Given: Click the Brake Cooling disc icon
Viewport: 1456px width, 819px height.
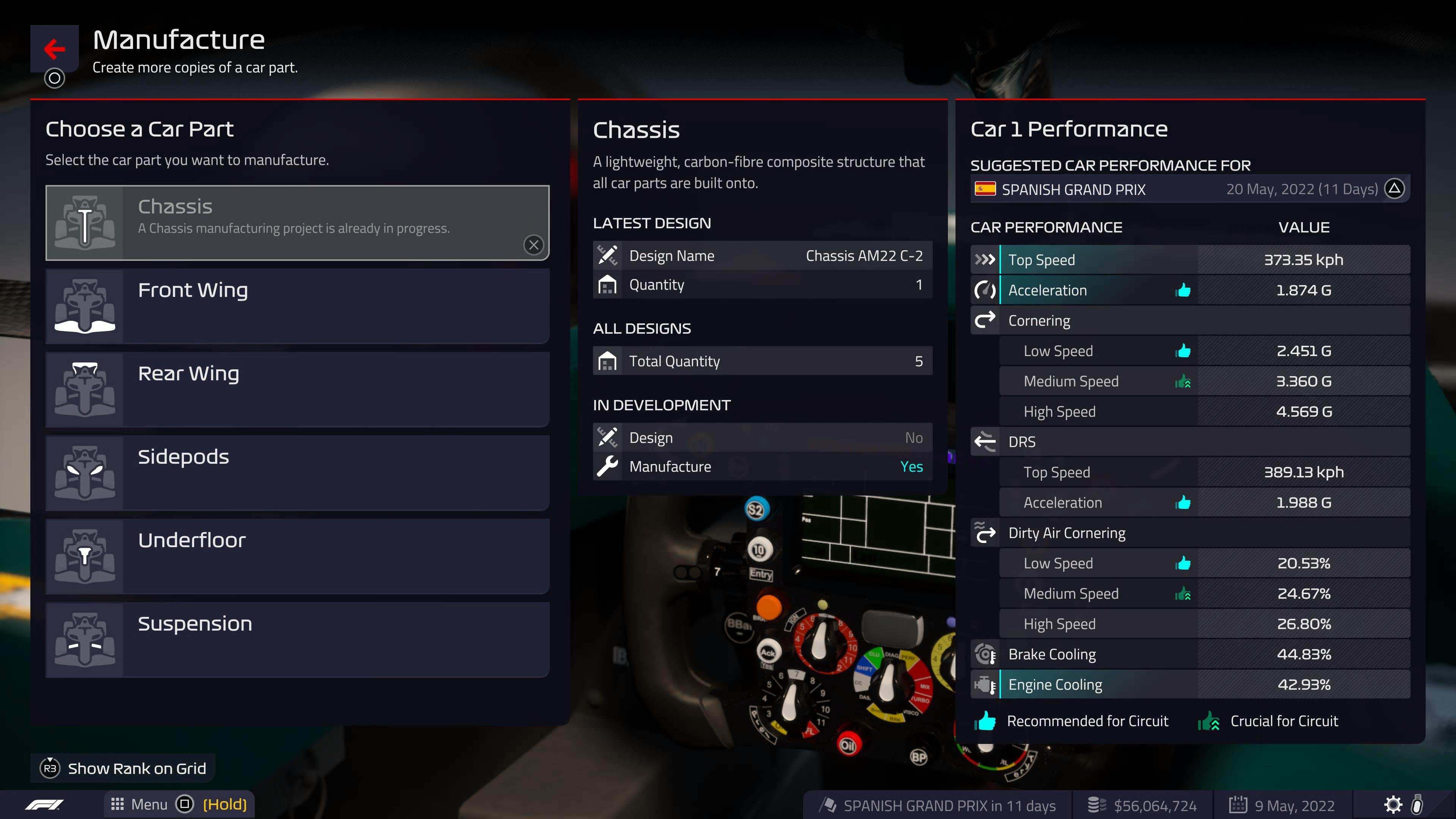Looking at the screenshot, I should 985,654.
